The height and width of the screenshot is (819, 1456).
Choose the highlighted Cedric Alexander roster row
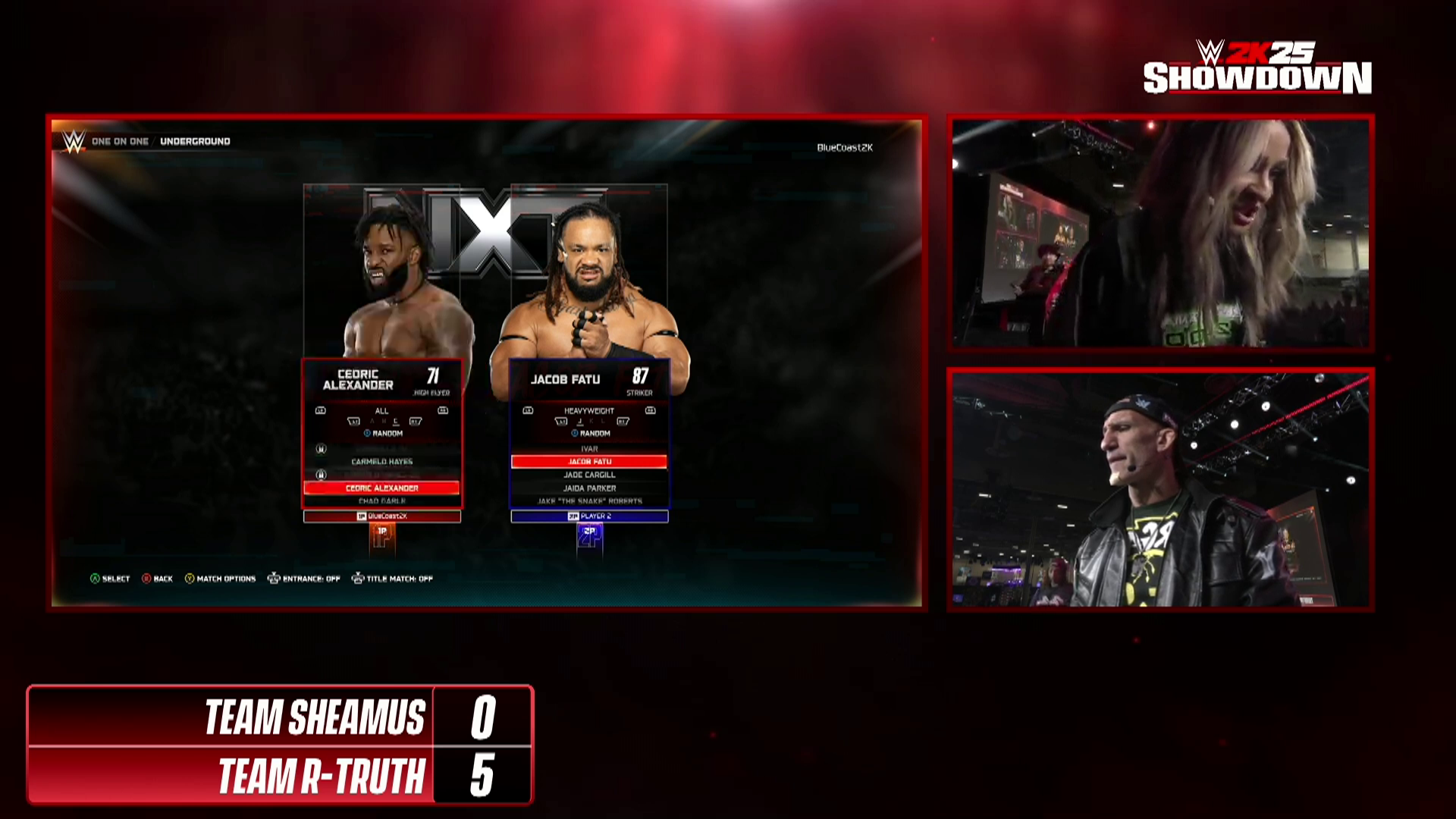[381, 488]
